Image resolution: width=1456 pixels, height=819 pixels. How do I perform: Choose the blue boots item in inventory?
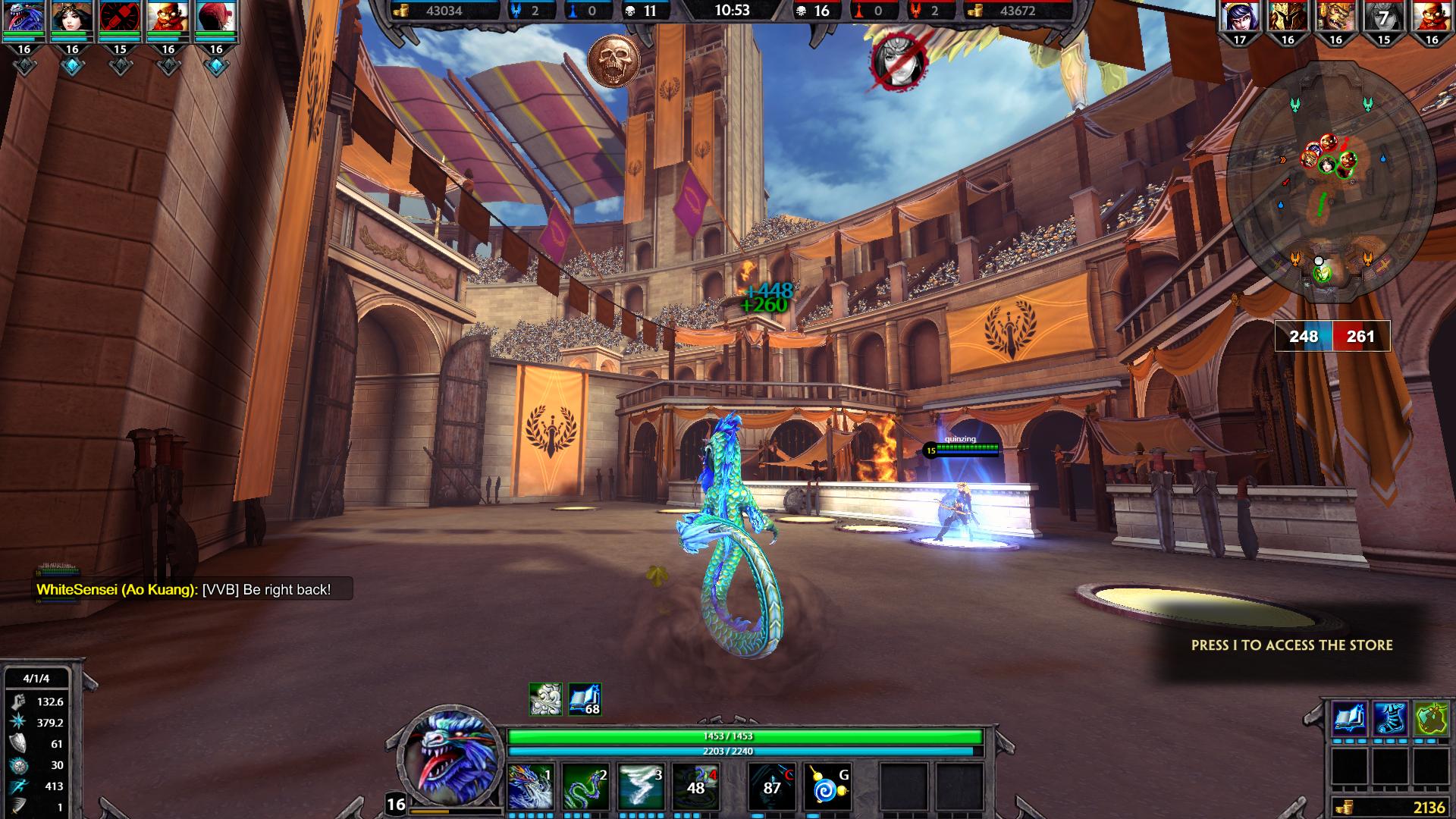pos(1391,719)
